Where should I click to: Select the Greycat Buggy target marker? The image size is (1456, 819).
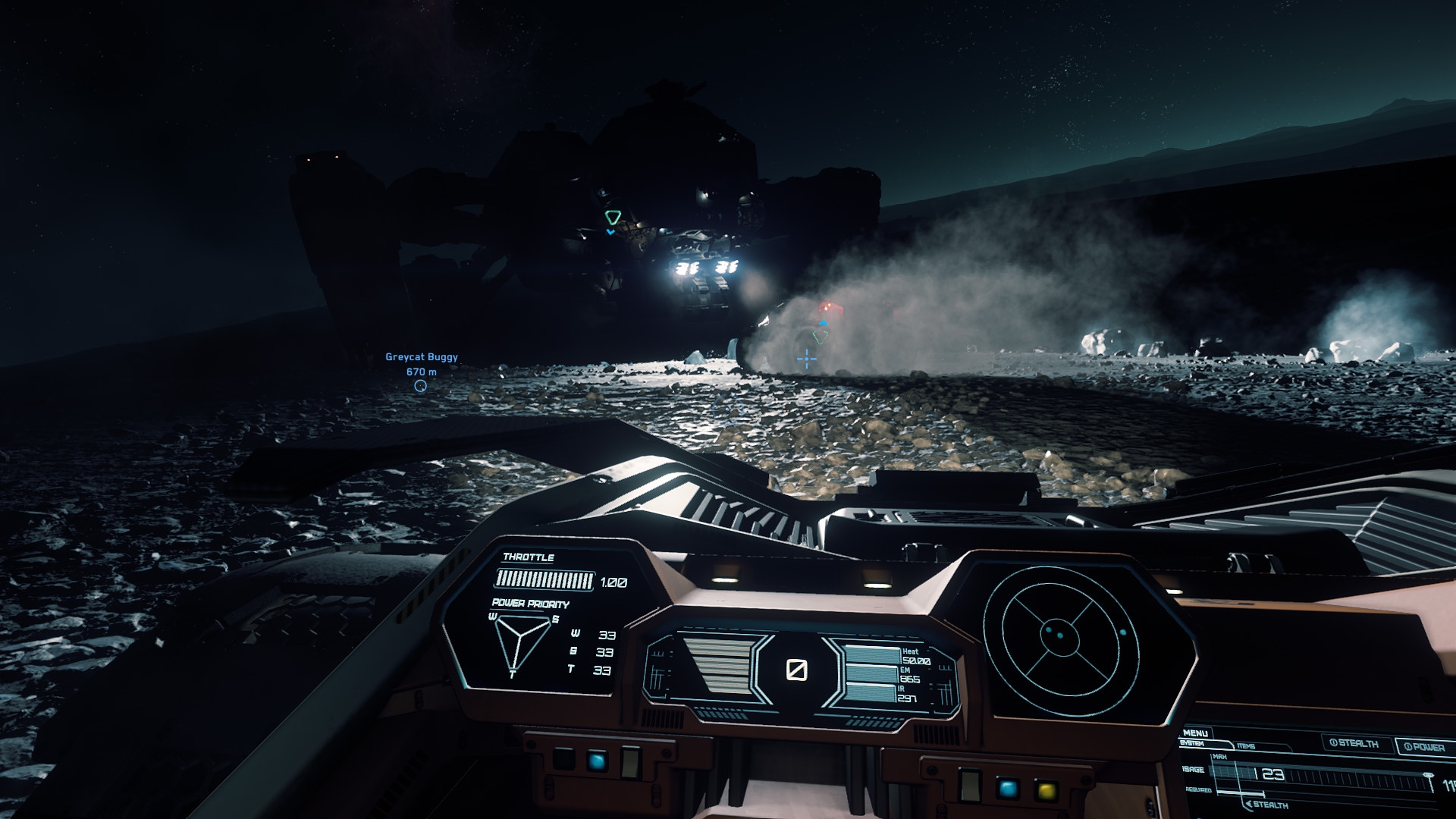420,386
